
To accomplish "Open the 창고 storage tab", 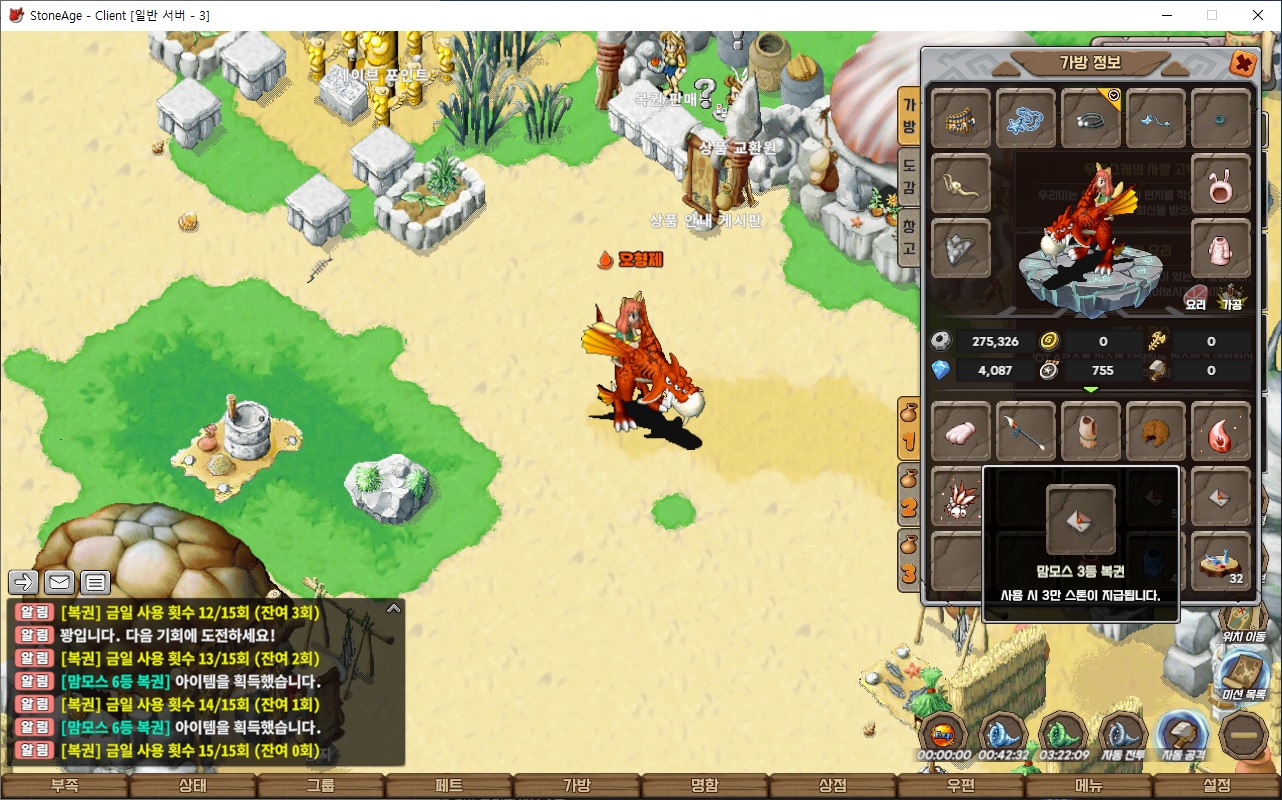I will [909, 235].
